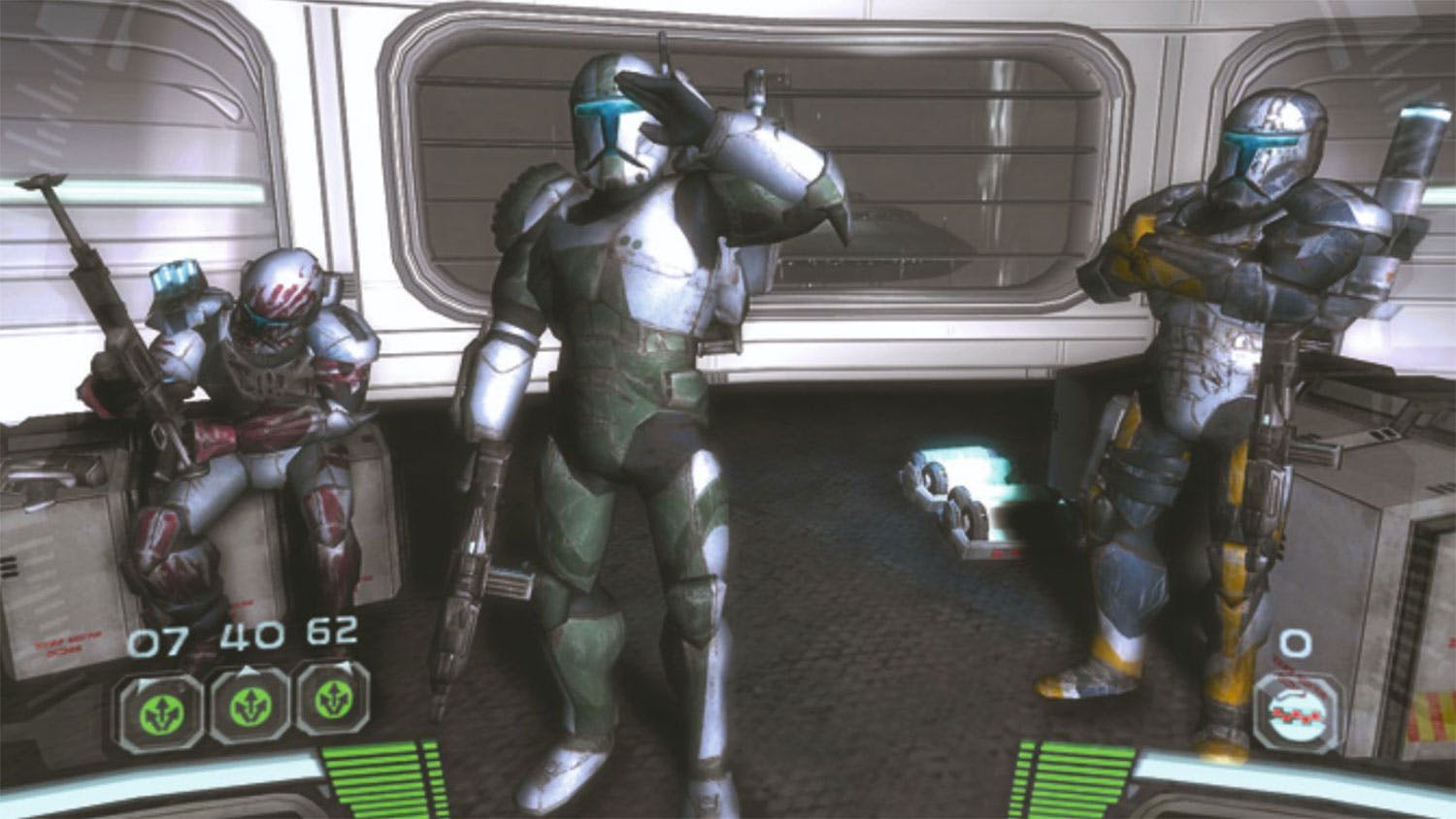
Task: Click the yellow-armored commando on the right
Action: 1213,388
